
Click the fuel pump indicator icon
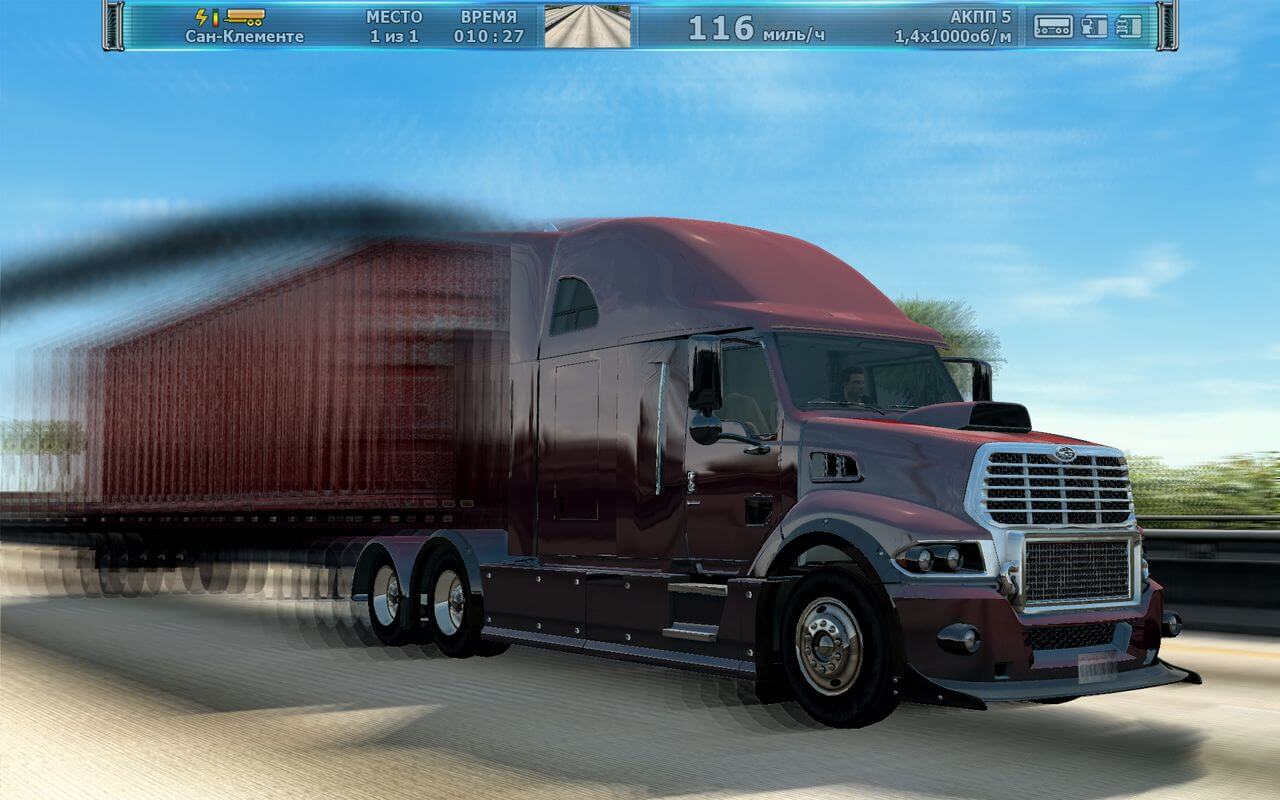pos(1094,26)
